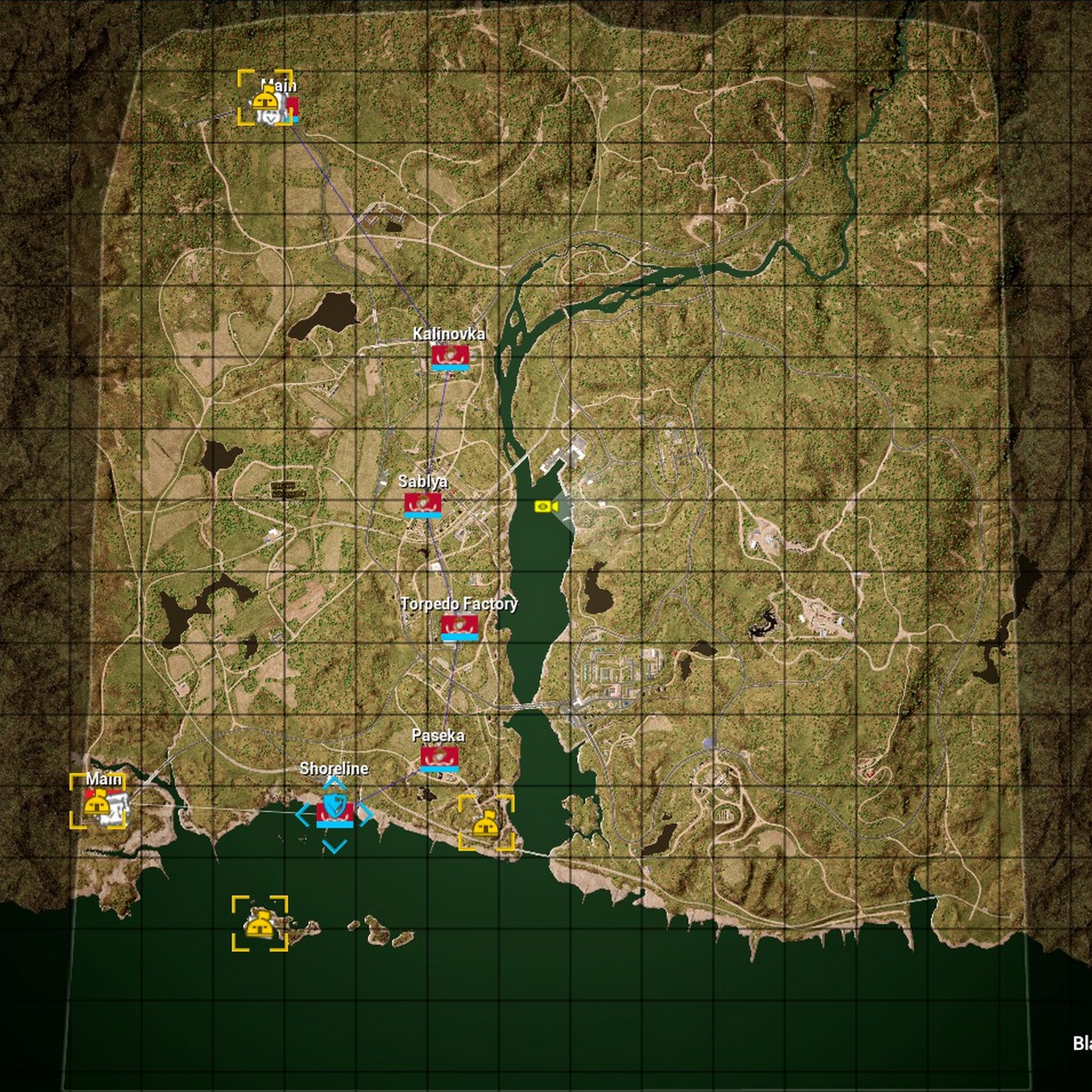Pick the Shoreline objective with blue arrows
The height and width of the screenshot is (1092, 1092).
click(335, 813)
